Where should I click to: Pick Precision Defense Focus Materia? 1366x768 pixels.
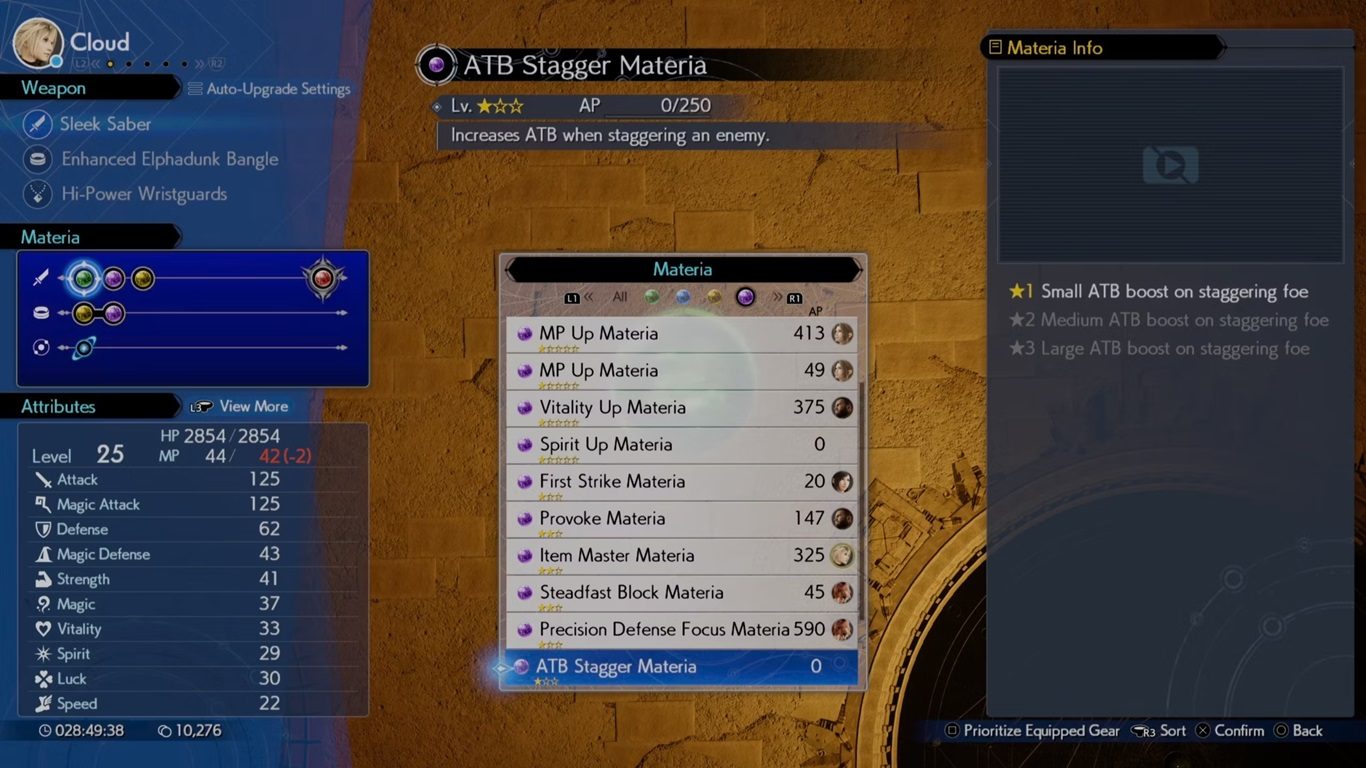[x=682, y=630]
